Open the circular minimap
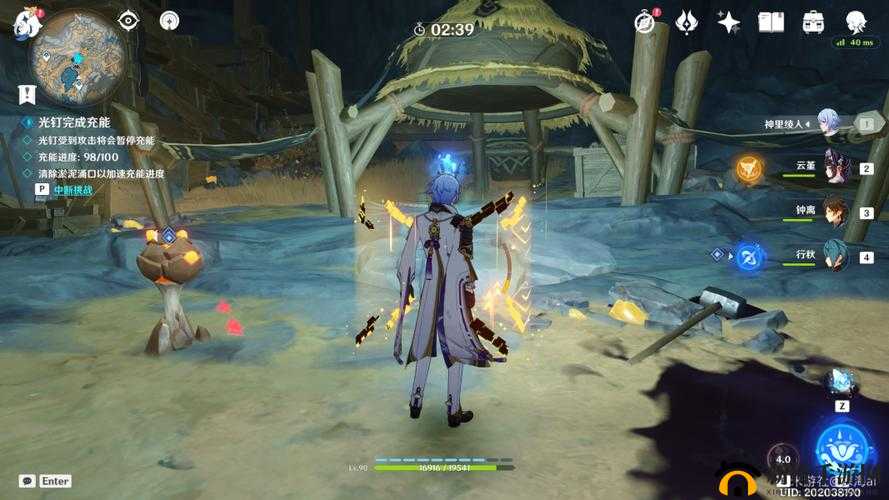 pos(78,58)
